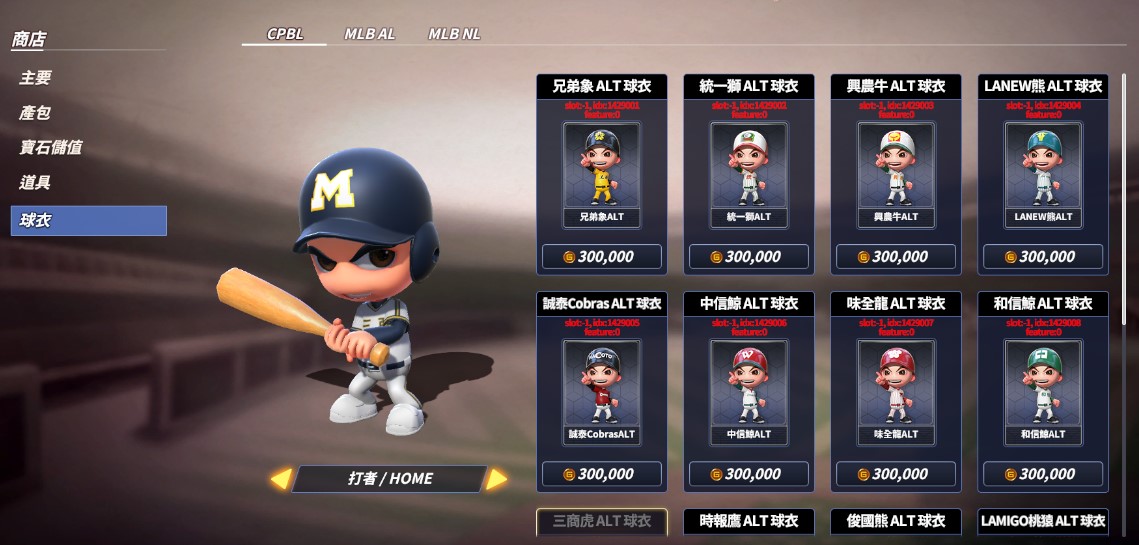Buy 中信鯨 ALT jersey for 300,000
Screen dimensions: 1139x545
[x=748, y=474]
